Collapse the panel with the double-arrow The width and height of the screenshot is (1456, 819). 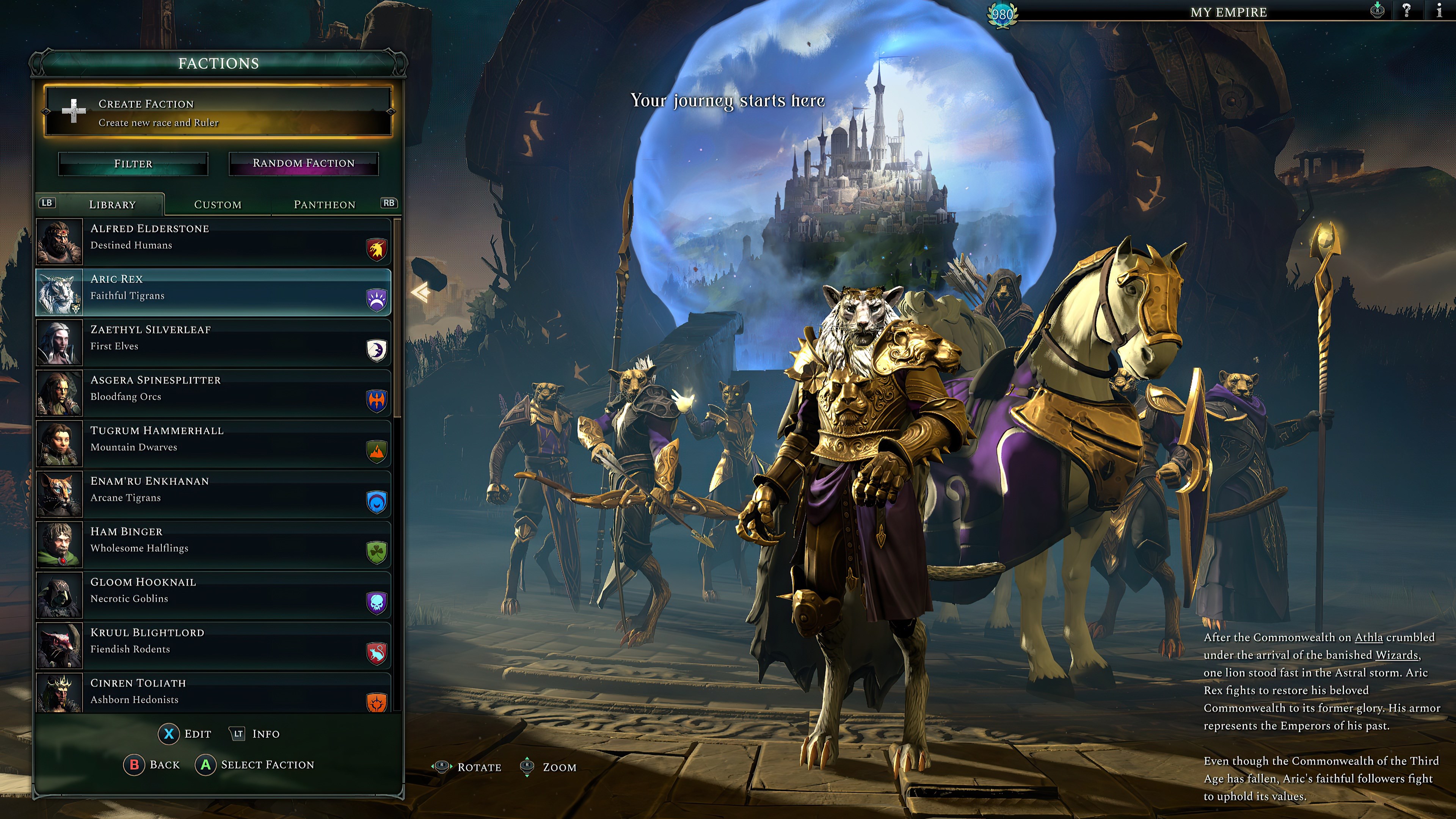(x=420, y=293)
